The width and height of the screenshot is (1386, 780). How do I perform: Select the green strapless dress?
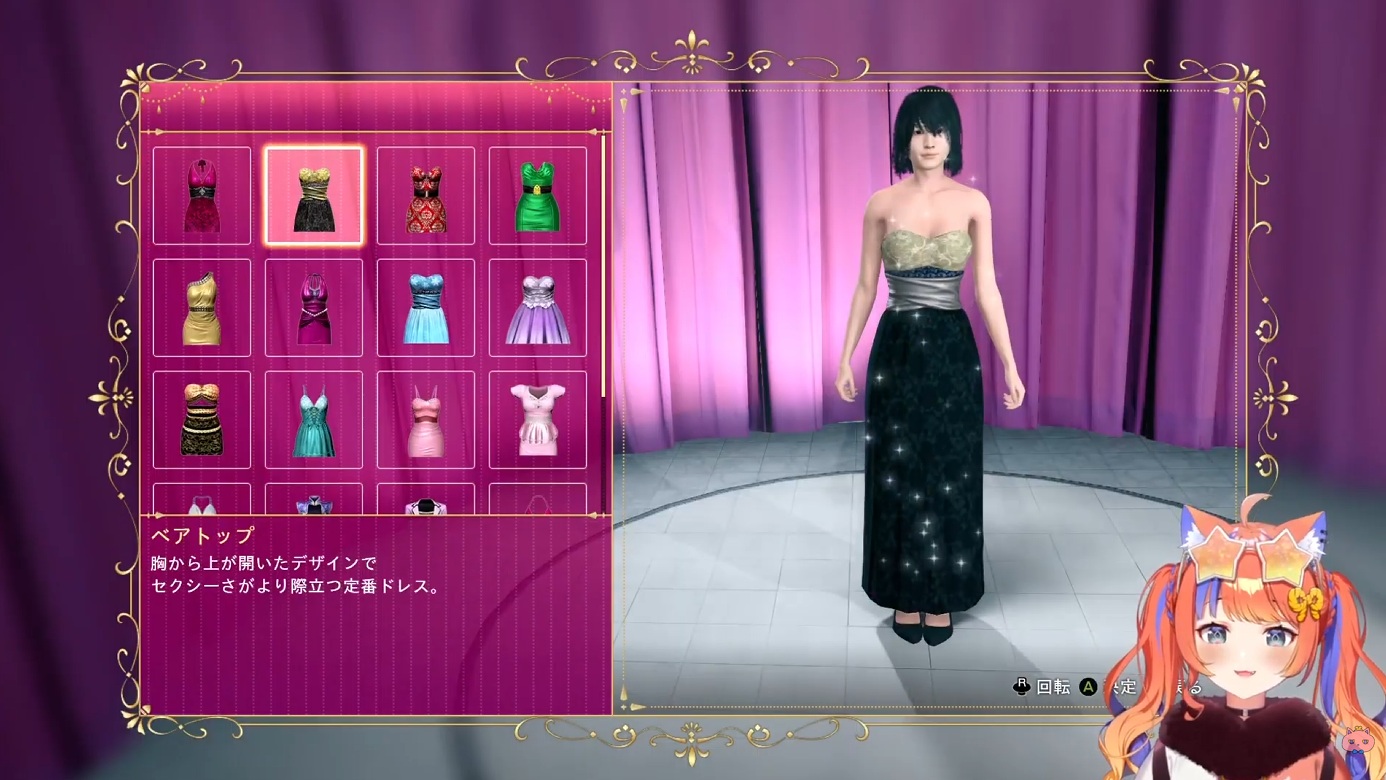(538, 196)
